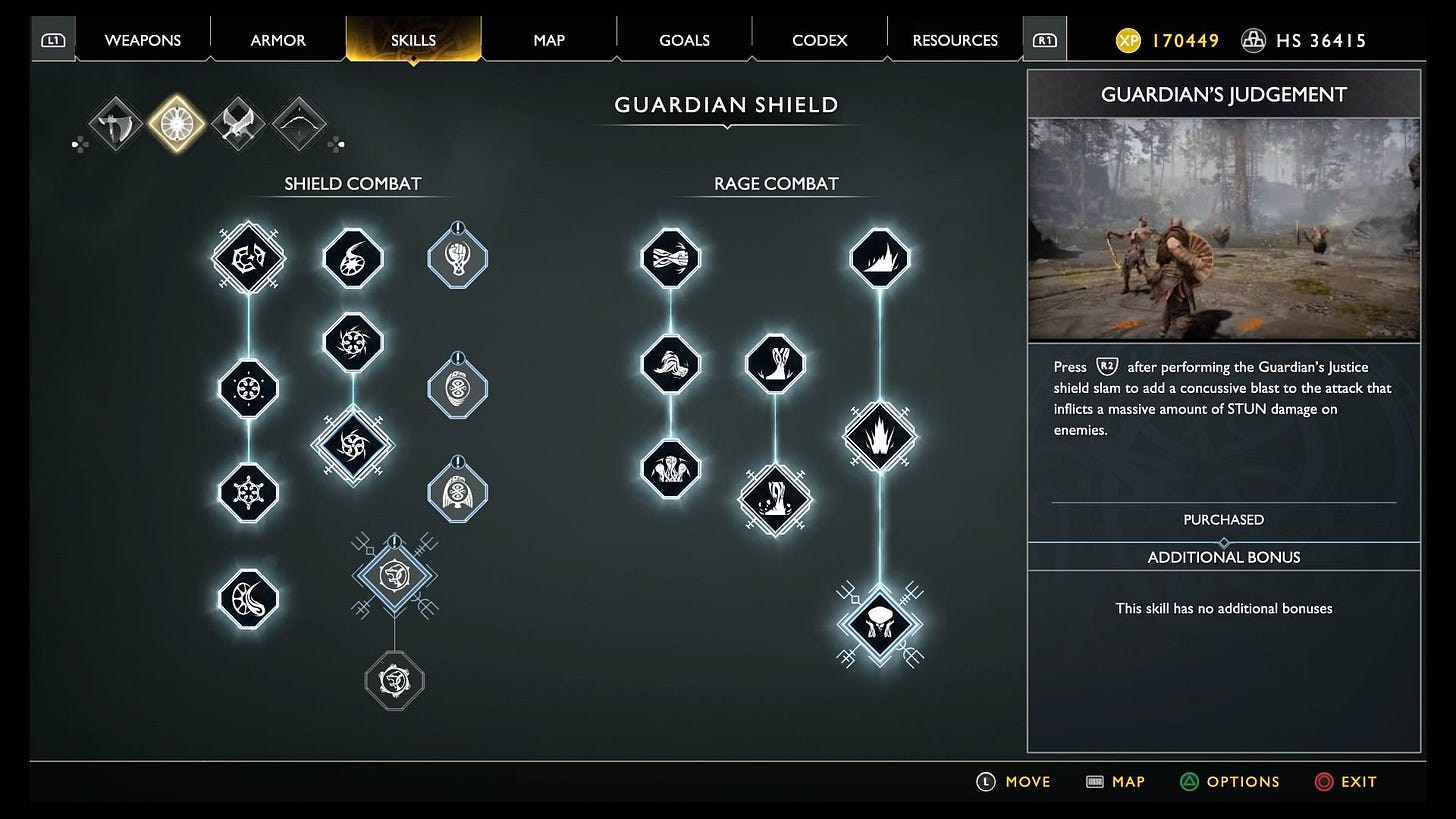
Task: Go to the Map tab
Action: point(549,41)
